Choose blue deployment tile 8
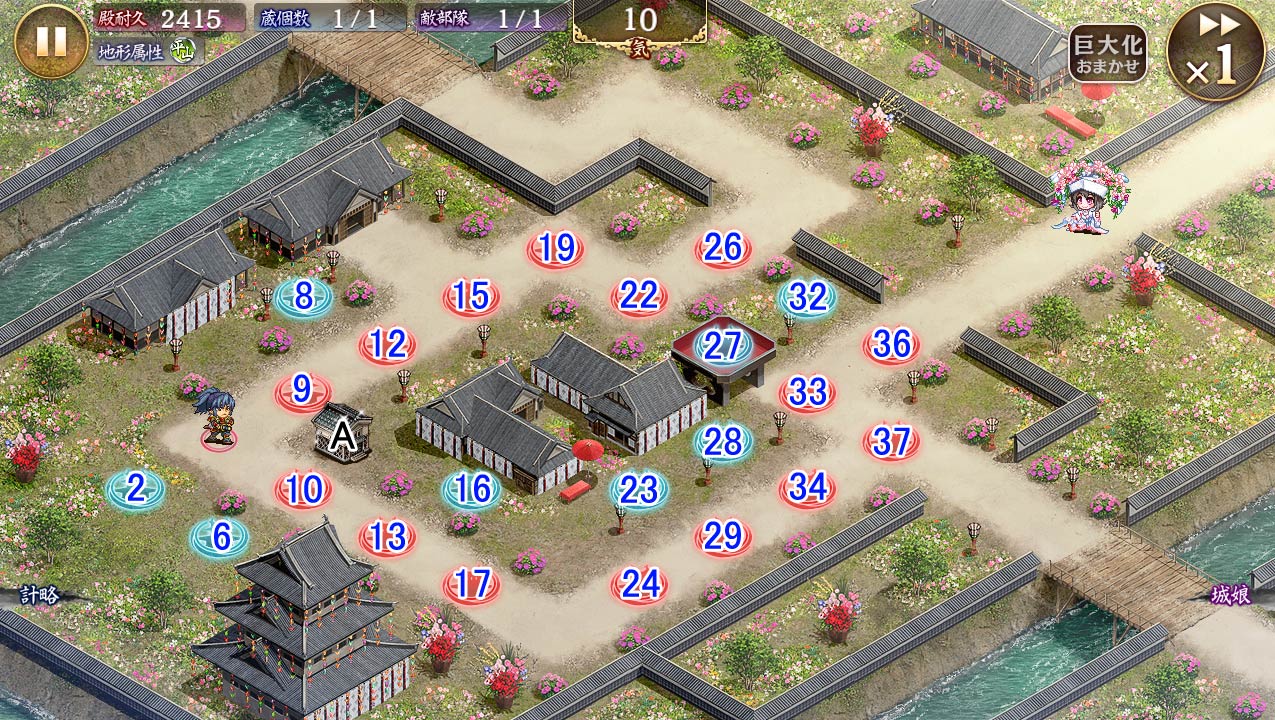The width and height of the screenshot is (1275, 720). click(304, 297)
